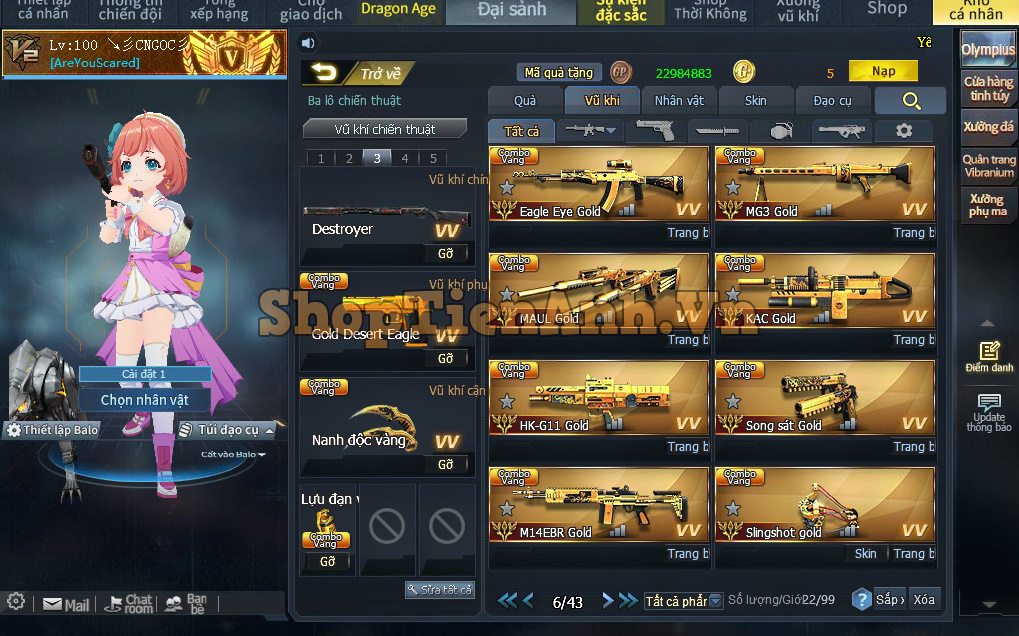Open the Skin tab
Viewport: 1019px width, 636px height.
point(756,101)
